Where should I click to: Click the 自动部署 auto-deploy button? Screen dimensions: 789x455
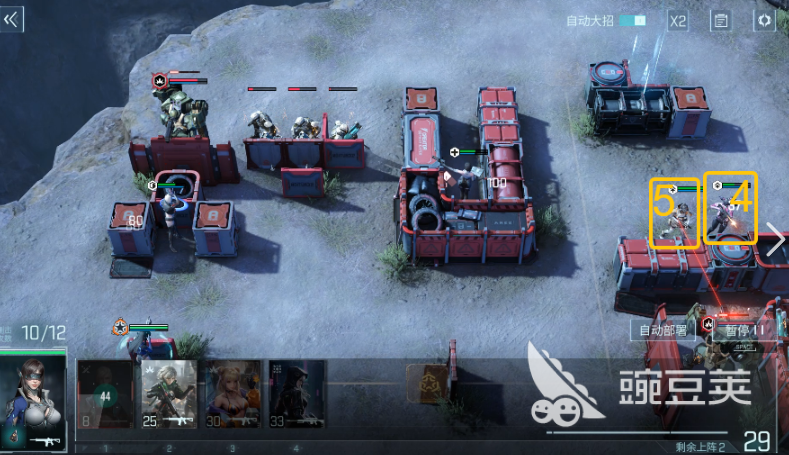tap(663, 329)
